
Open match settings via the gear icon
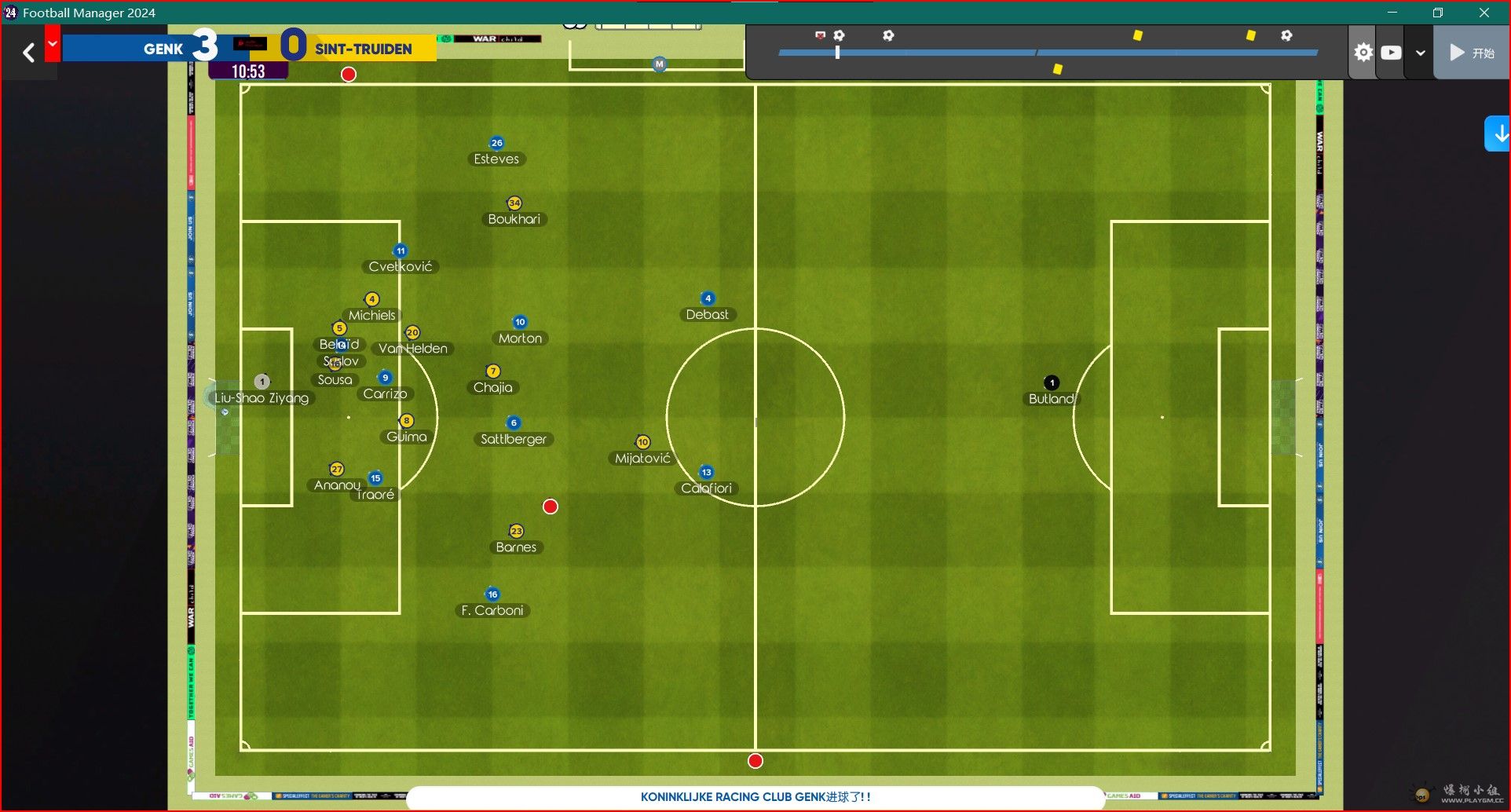pos(1363,53)
